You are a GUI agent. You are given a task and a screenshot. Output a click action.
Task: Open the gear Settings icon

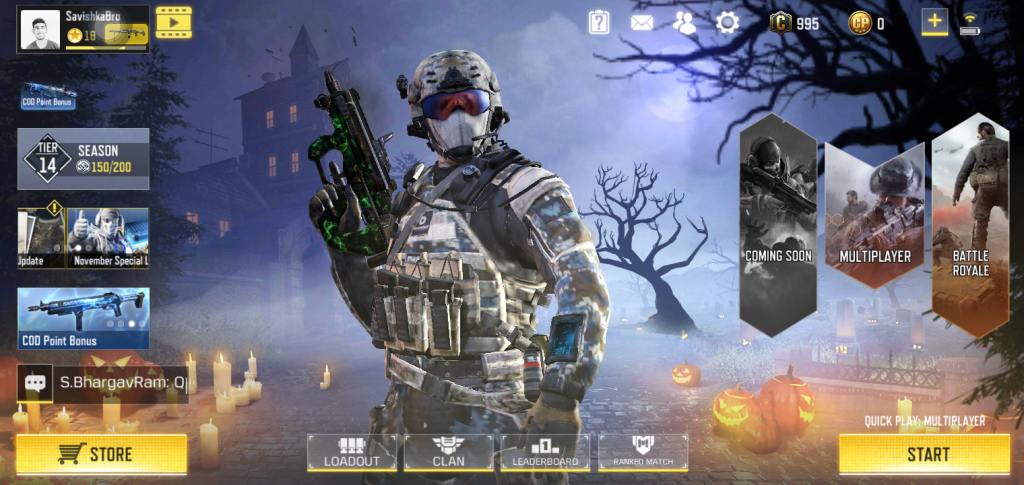point(727,22)
